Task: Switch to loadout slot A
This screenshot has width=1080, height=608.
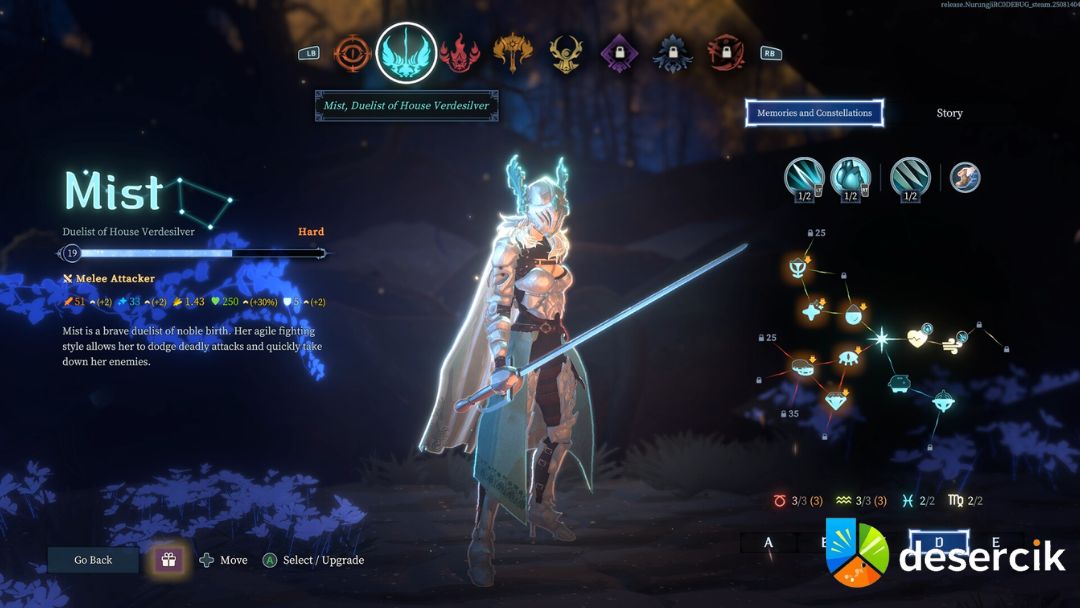Action: 768,542
